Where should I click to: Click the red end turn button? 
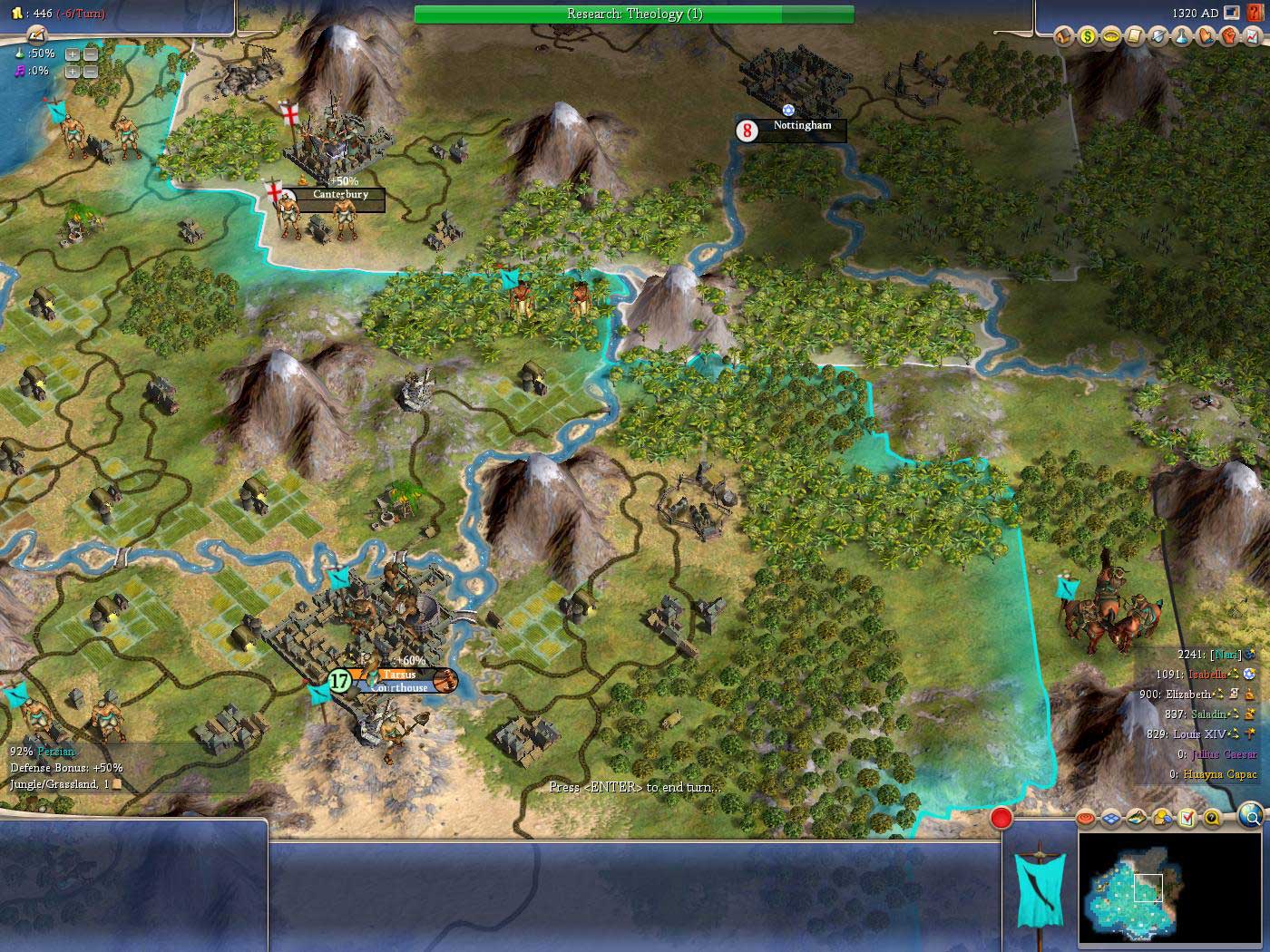click(1001, 818)
